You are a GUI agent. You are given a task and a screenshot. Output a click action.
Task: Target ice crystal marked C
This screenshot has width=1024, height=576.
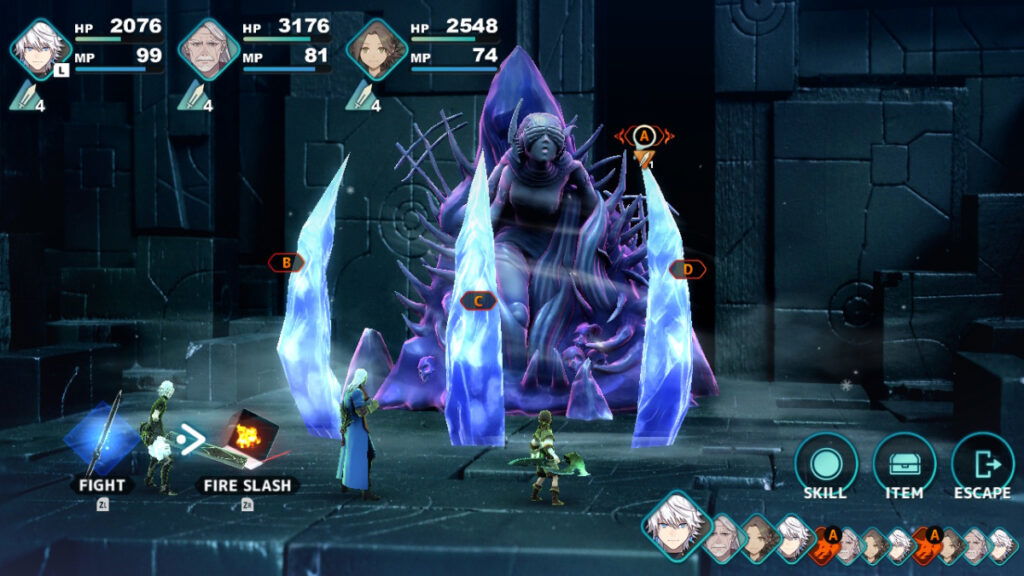pyautogui.click(x=479, y=300)
